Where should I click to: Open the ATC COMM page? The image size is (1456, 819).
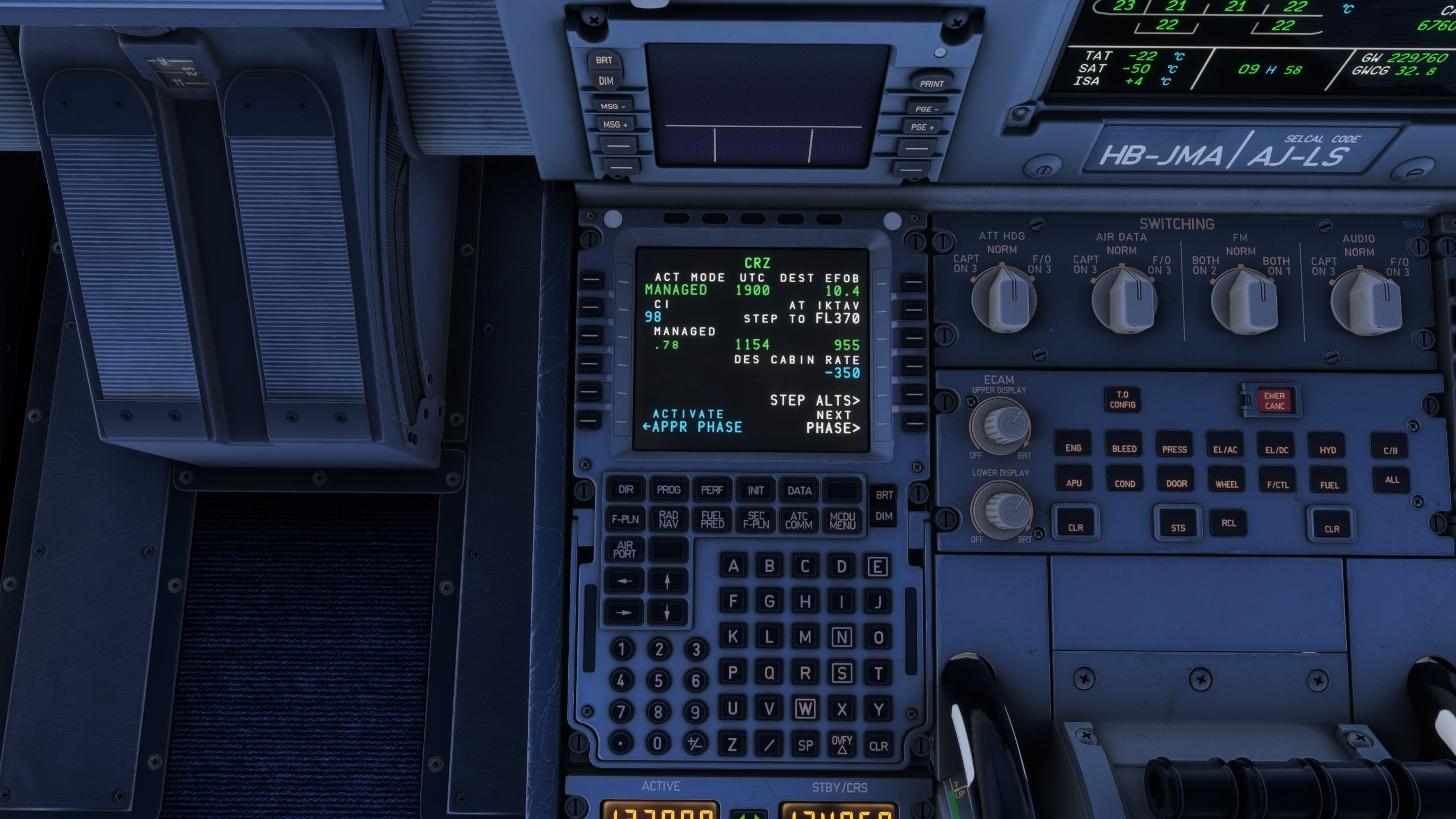click(799, 520)
